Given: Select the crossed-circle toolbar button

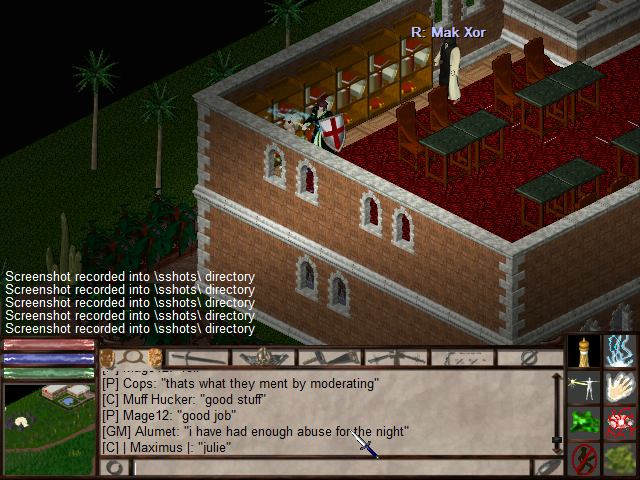Looking at the screenshot, I should (x=529, y=357).
